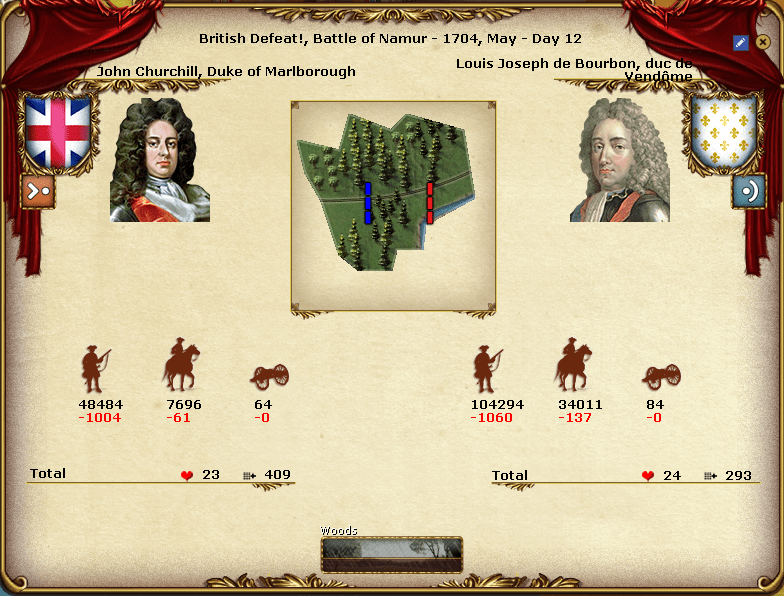Select the British artillery cannon icon
Image resolution: width=784 pixels, height=596 pixels.
[x=268, y=375]
